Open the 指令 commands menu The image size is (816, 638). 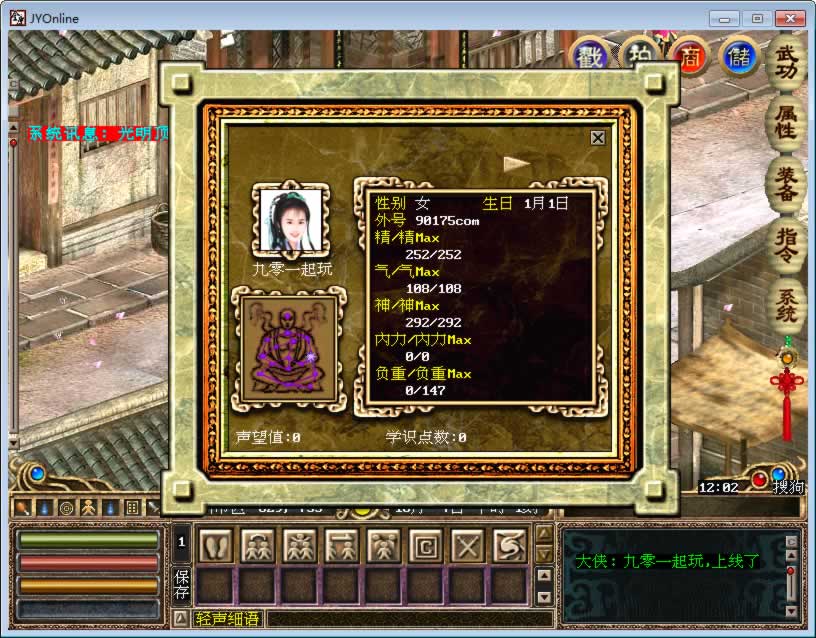pos(786,245)
